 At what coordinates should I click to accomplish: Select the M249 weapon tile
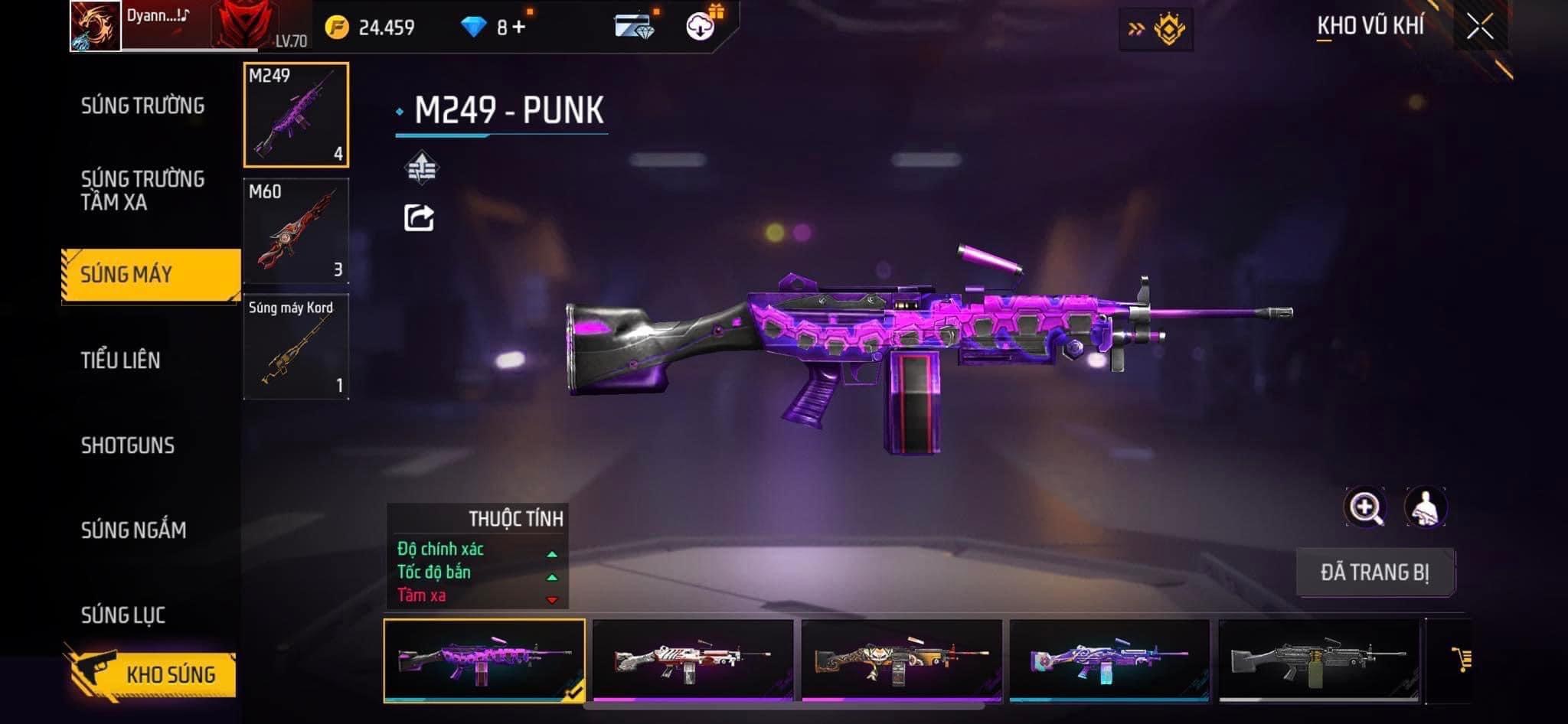click(x=296, y=115)
